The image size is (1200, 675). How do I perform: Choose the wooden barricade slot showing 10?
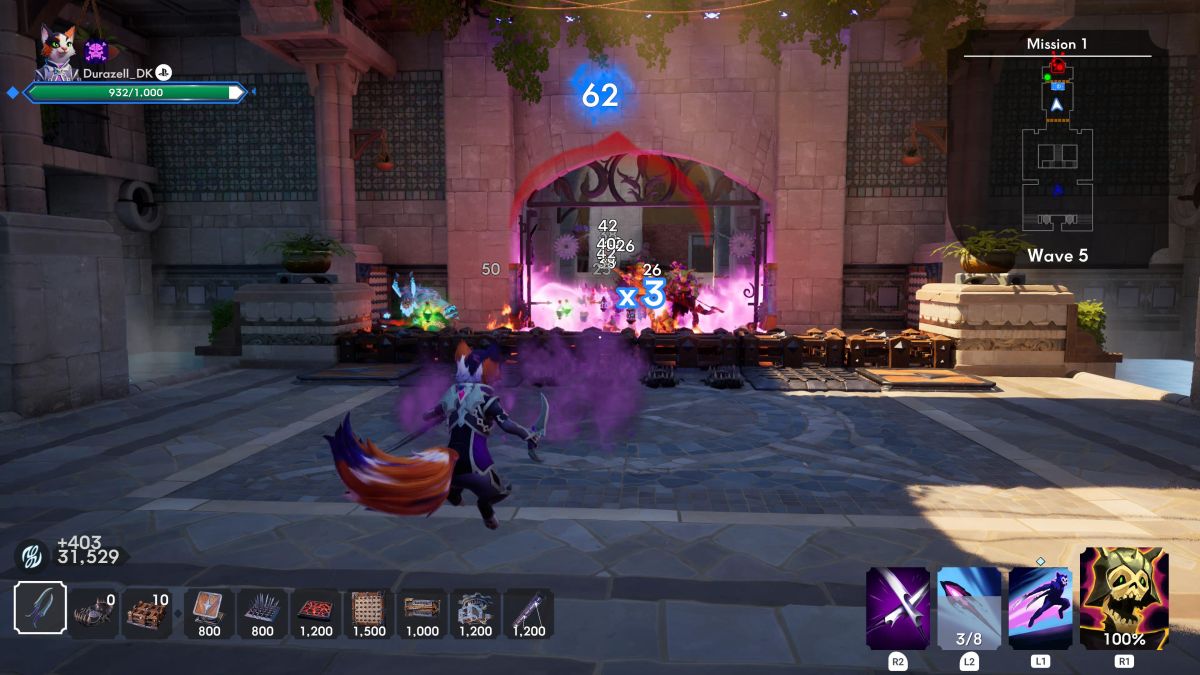coord(148,613)
